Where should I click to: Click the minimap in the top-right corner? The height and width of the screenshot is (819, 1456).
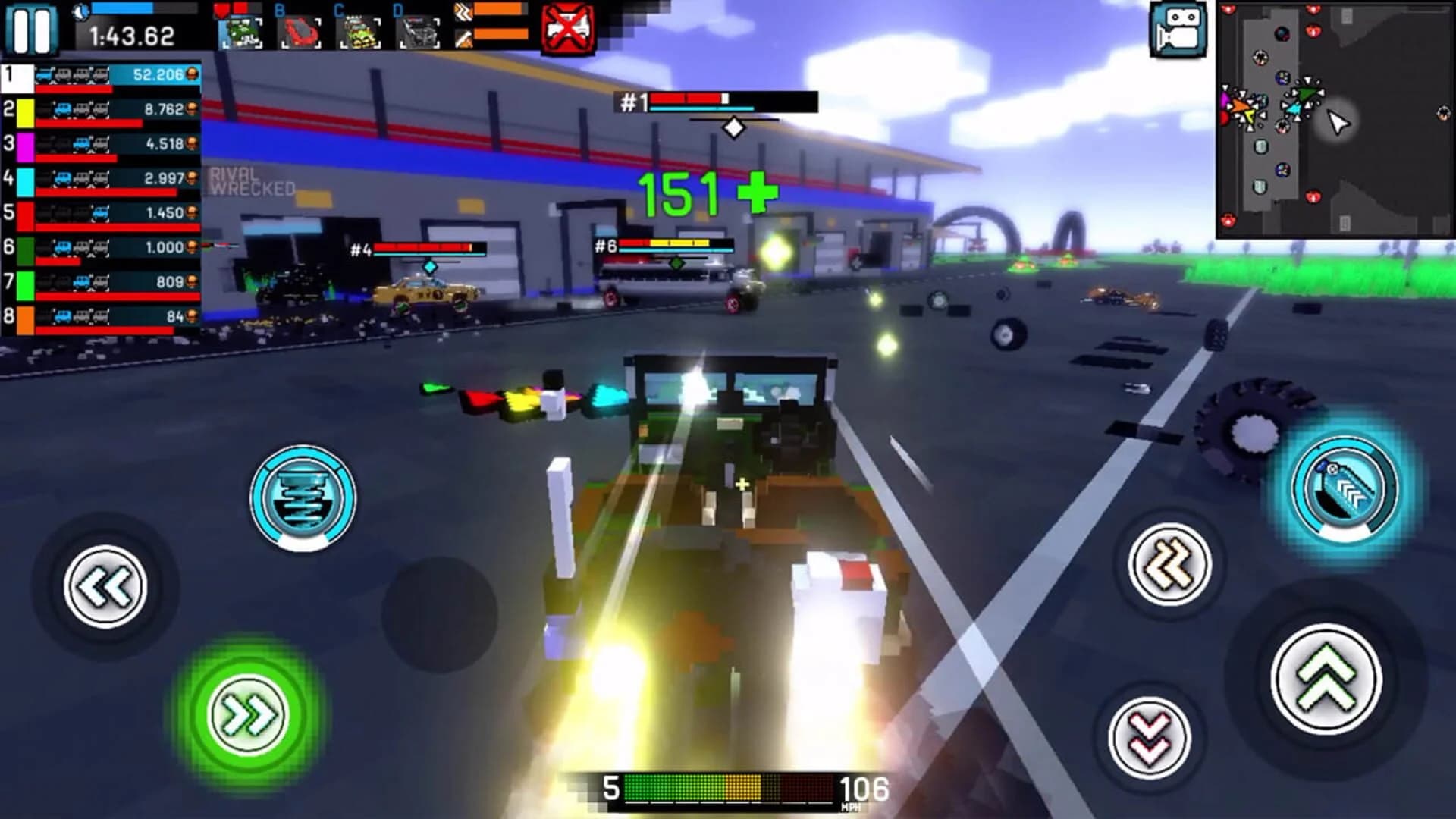1335,118
